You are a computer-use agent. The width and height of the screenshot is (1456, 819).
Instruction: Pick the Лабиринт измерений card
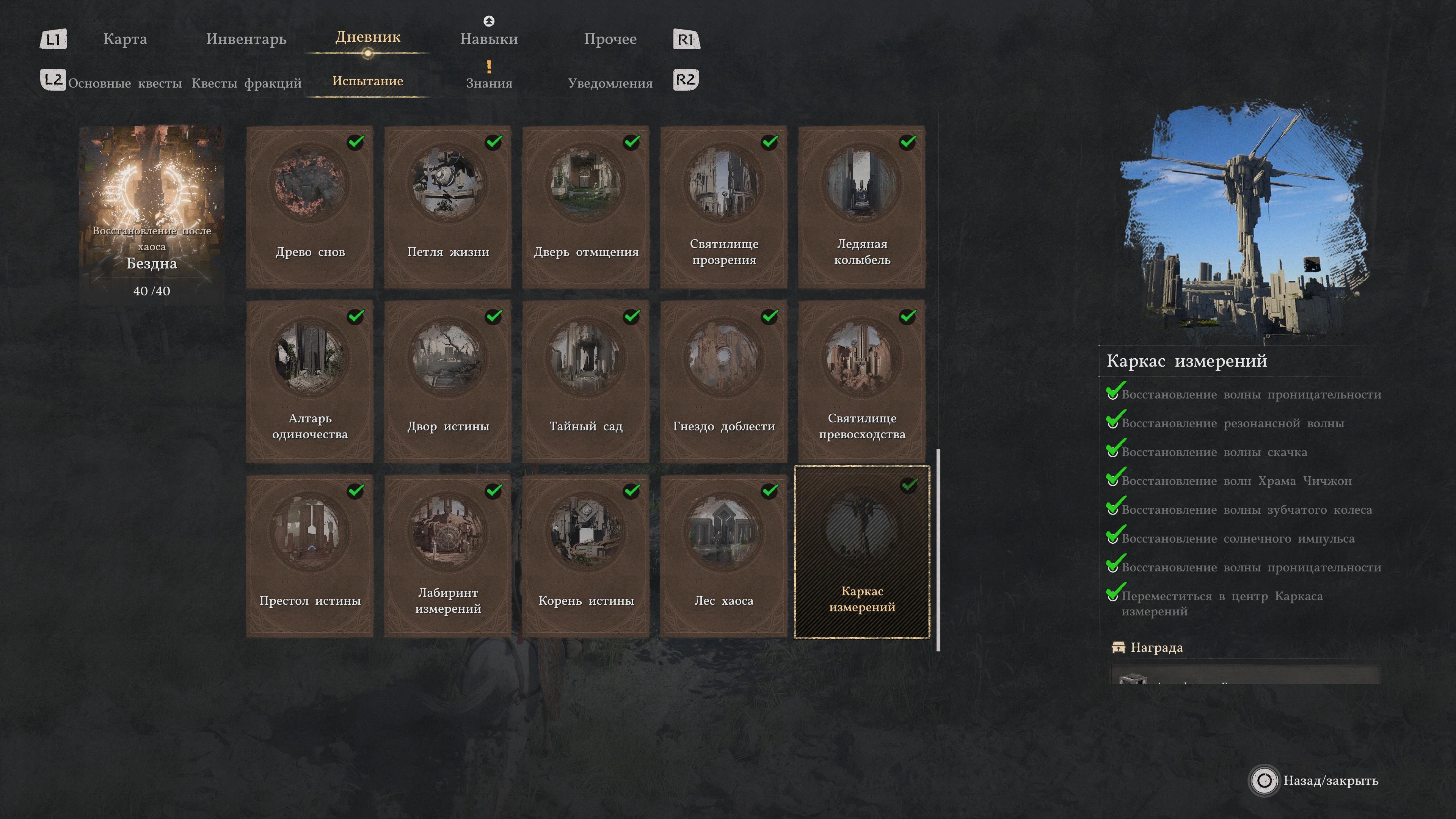(x=448, y=556)
